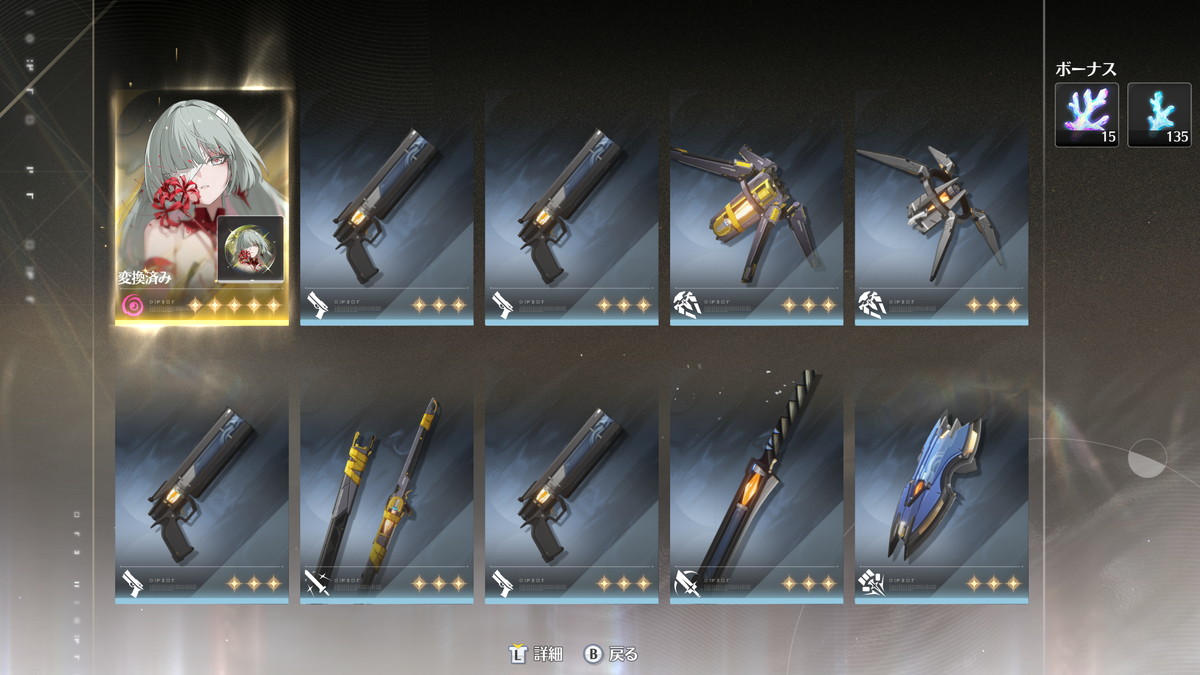Image resolution: width=1200 pixels, height=675 pixels.
Task: Click the bonus coral icon showing 15
Action: click(x=1087, y=114)
